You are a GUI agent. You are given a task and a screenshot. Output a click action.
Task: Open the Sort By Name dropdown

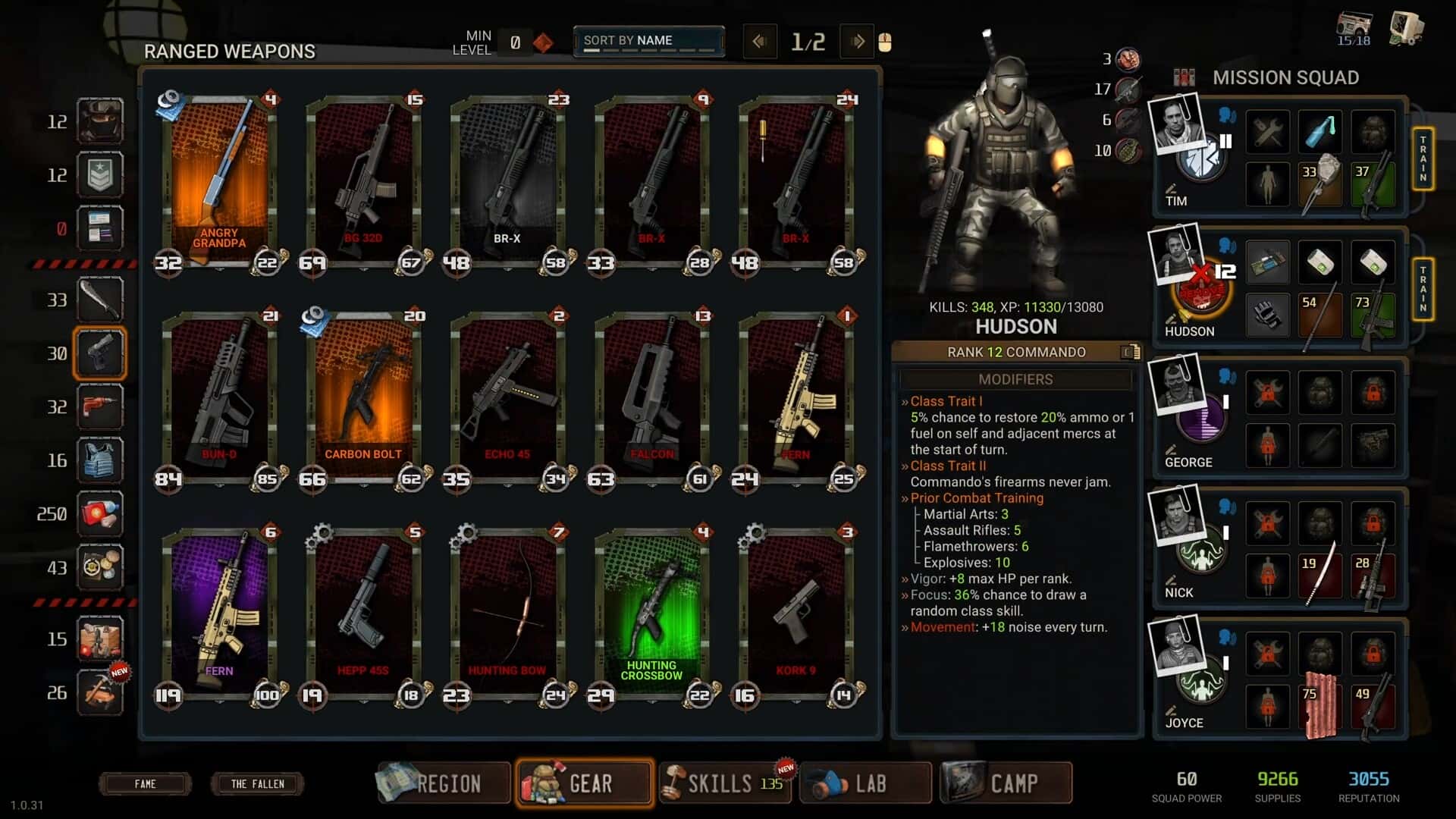tap(648, 41)
